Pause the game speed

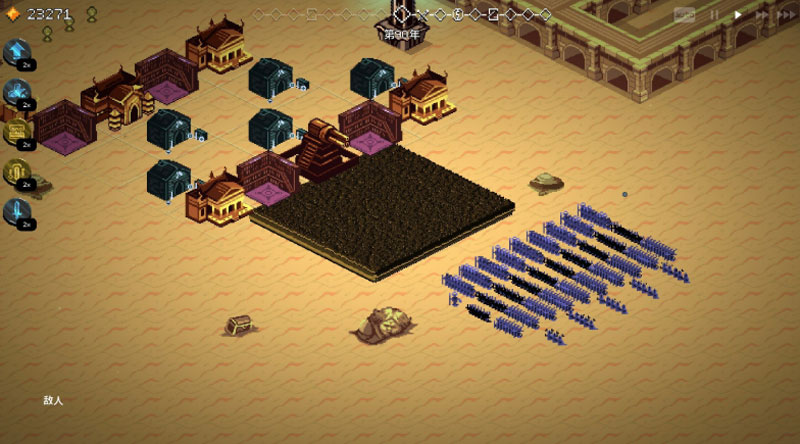click(714, 15)
